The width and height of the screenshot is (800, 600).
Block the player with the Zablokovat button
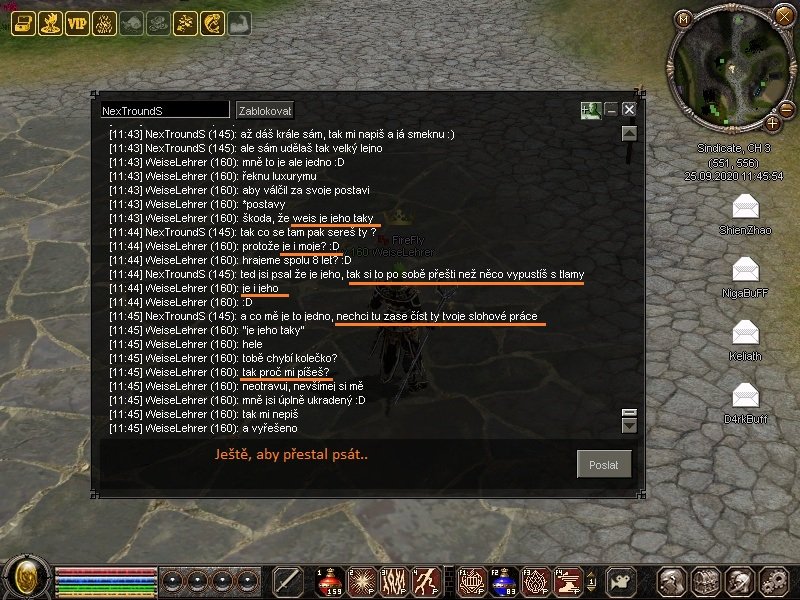click(x=265, y=110)
